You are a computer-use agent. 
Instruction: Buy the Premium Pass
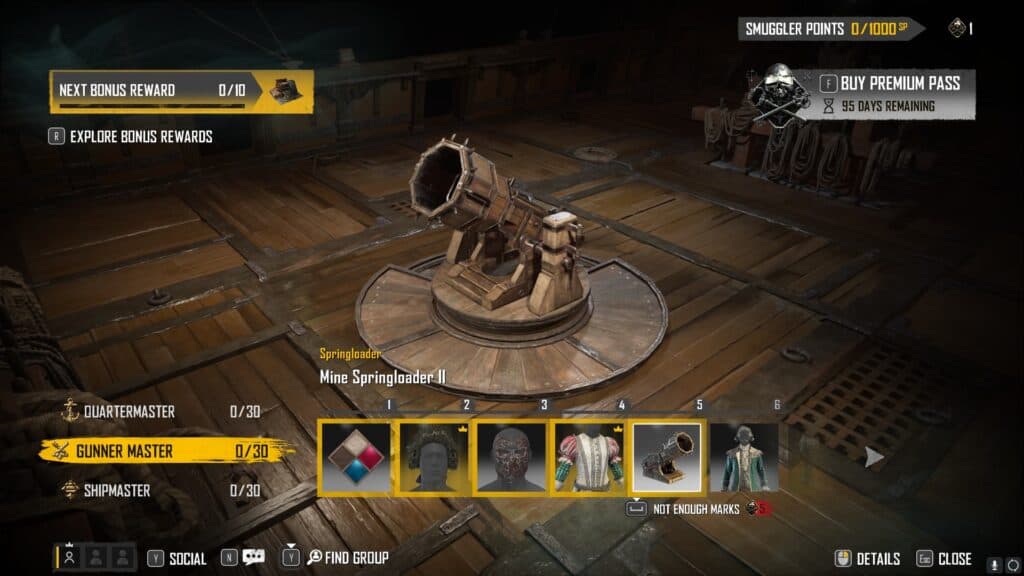click(890, 83)
